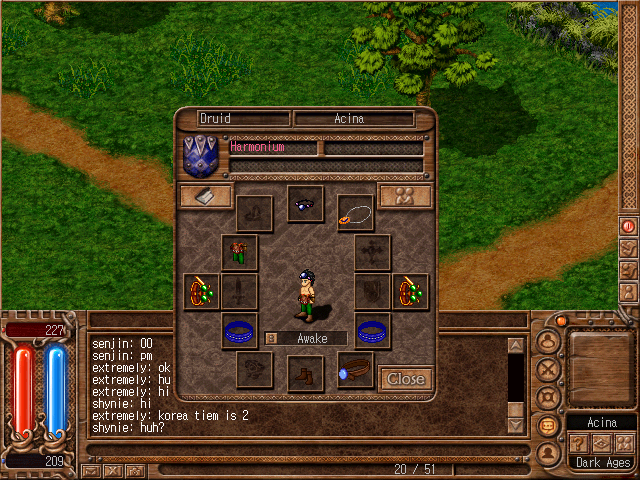Viewport: 640px width, 480px height.
Task: Click the Harmonium nation shield emblem
Action: (204, 157)
